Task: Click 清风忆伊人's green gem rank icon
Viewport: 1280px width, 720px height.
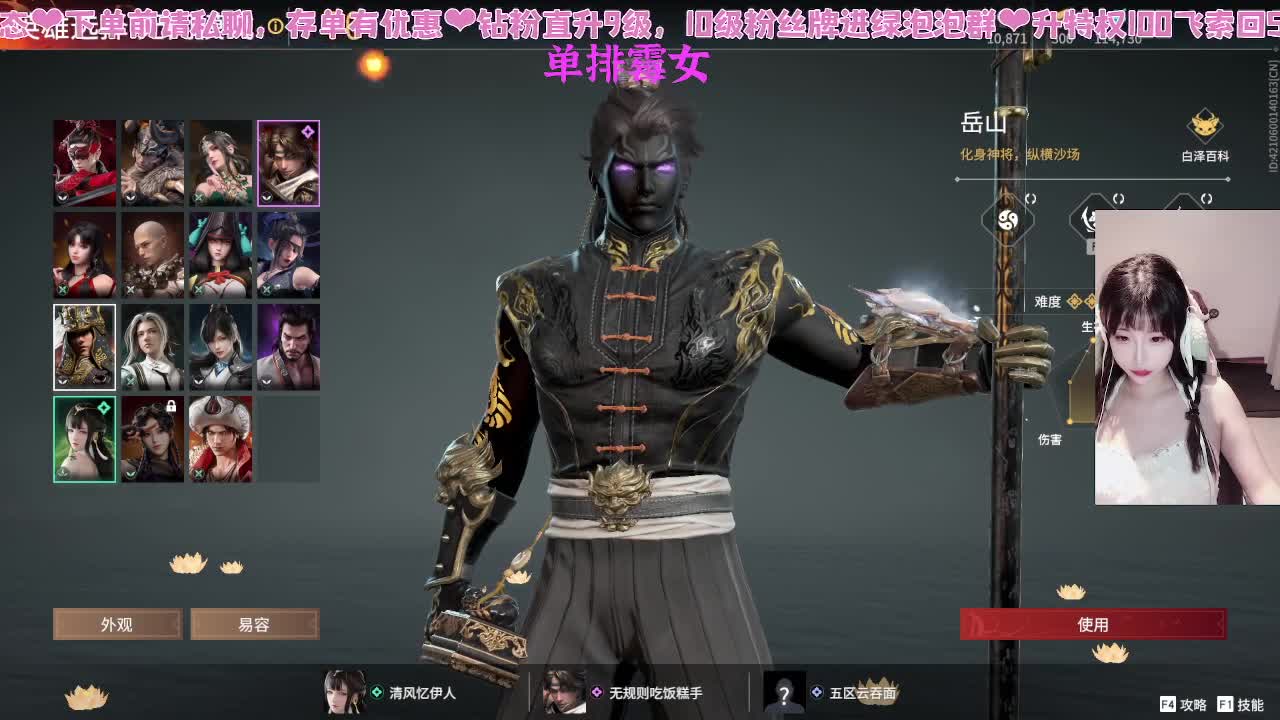Action: click(376, 690)
